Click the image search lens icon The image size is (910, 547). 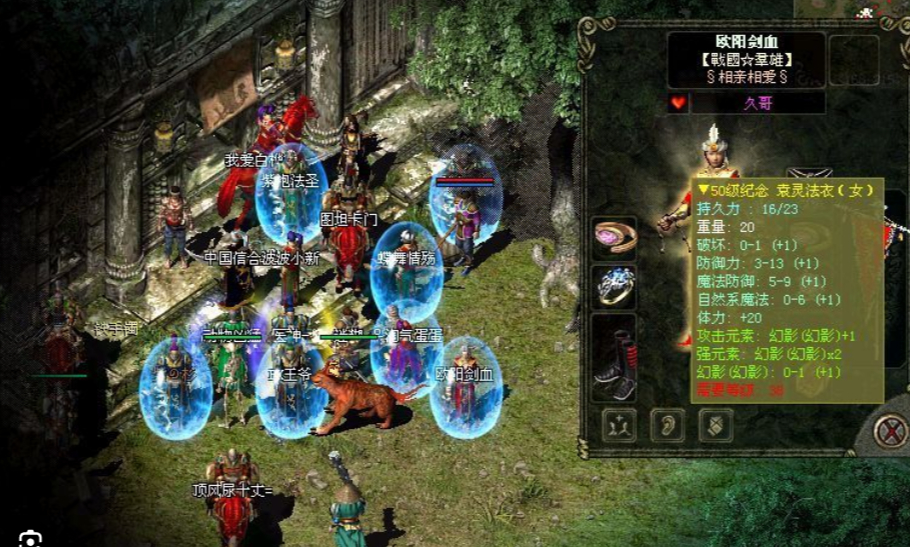point(30,539)
